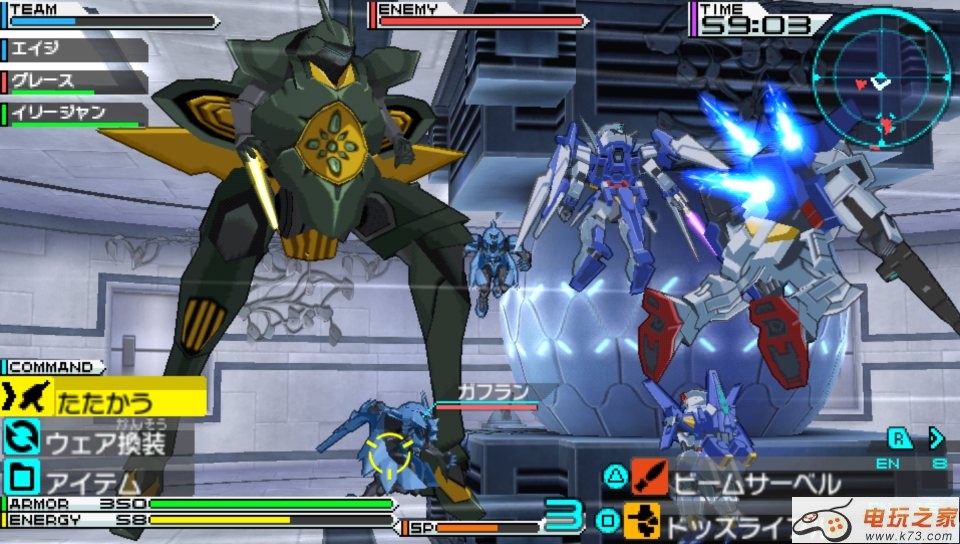The width and height of the screenshot is (960, 544).
Task: Select team member グレース
Action: 75,80
